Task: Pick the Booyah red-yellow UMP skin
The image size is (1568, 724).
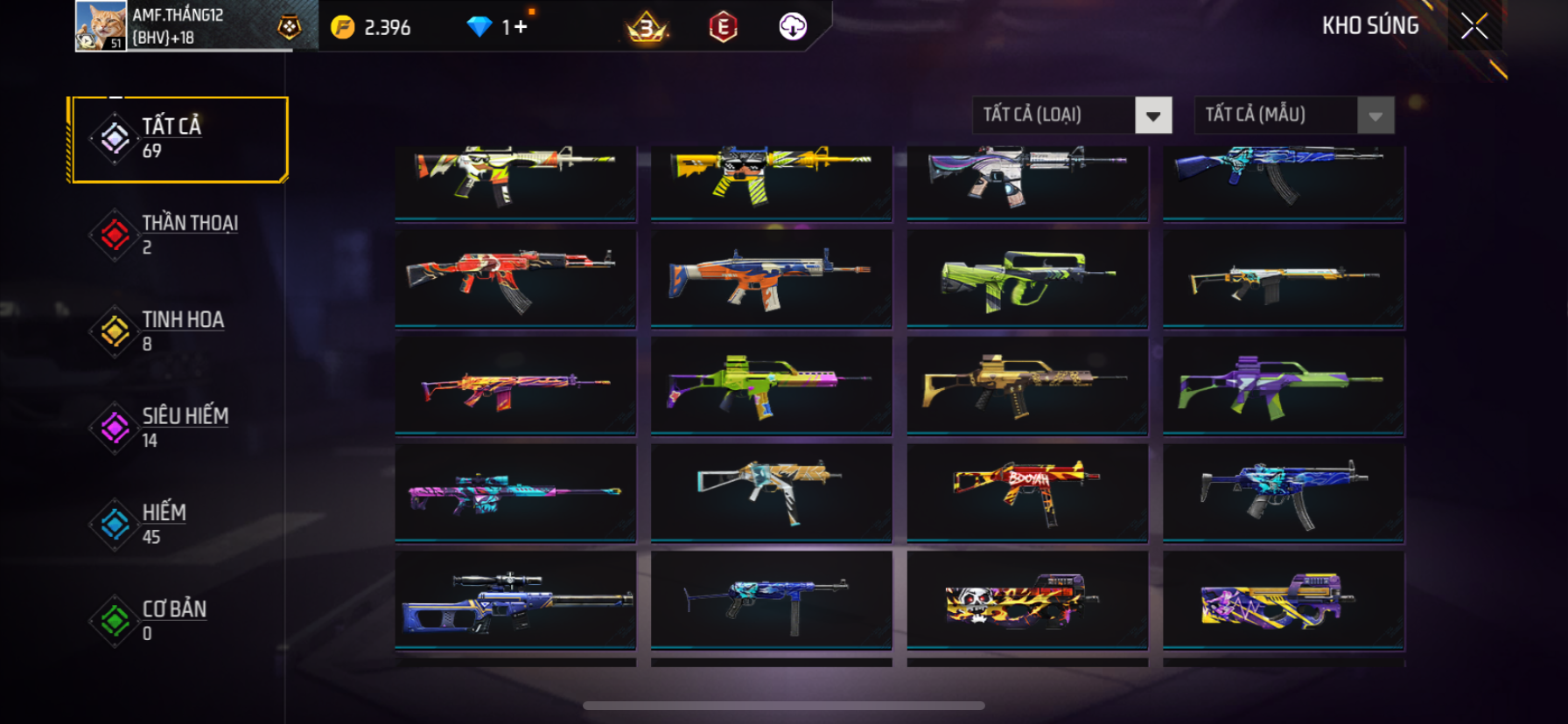Action: point(1027,492)
